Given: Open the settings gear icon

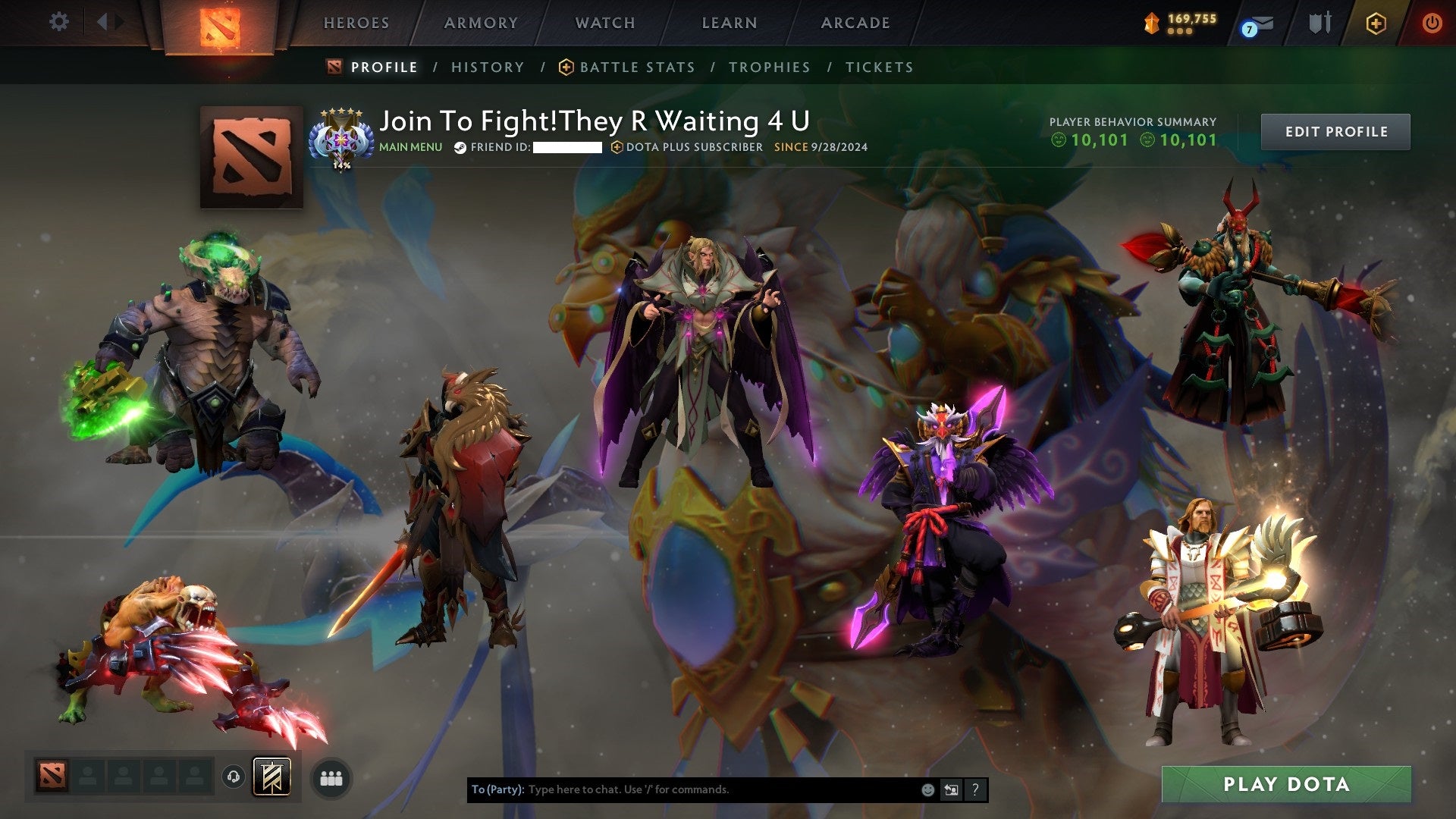Looking at the screenshot, I should click(x=58, y=21).
